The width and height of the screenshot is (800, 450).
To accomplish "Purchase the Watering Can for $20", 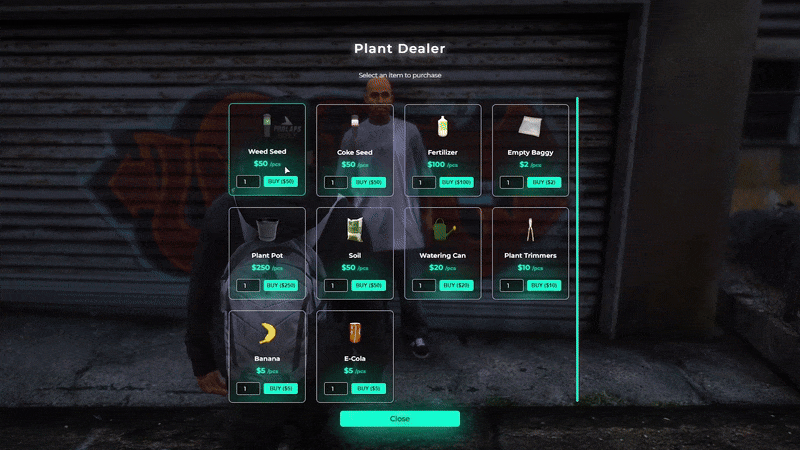I will click(x=456, y=286).
